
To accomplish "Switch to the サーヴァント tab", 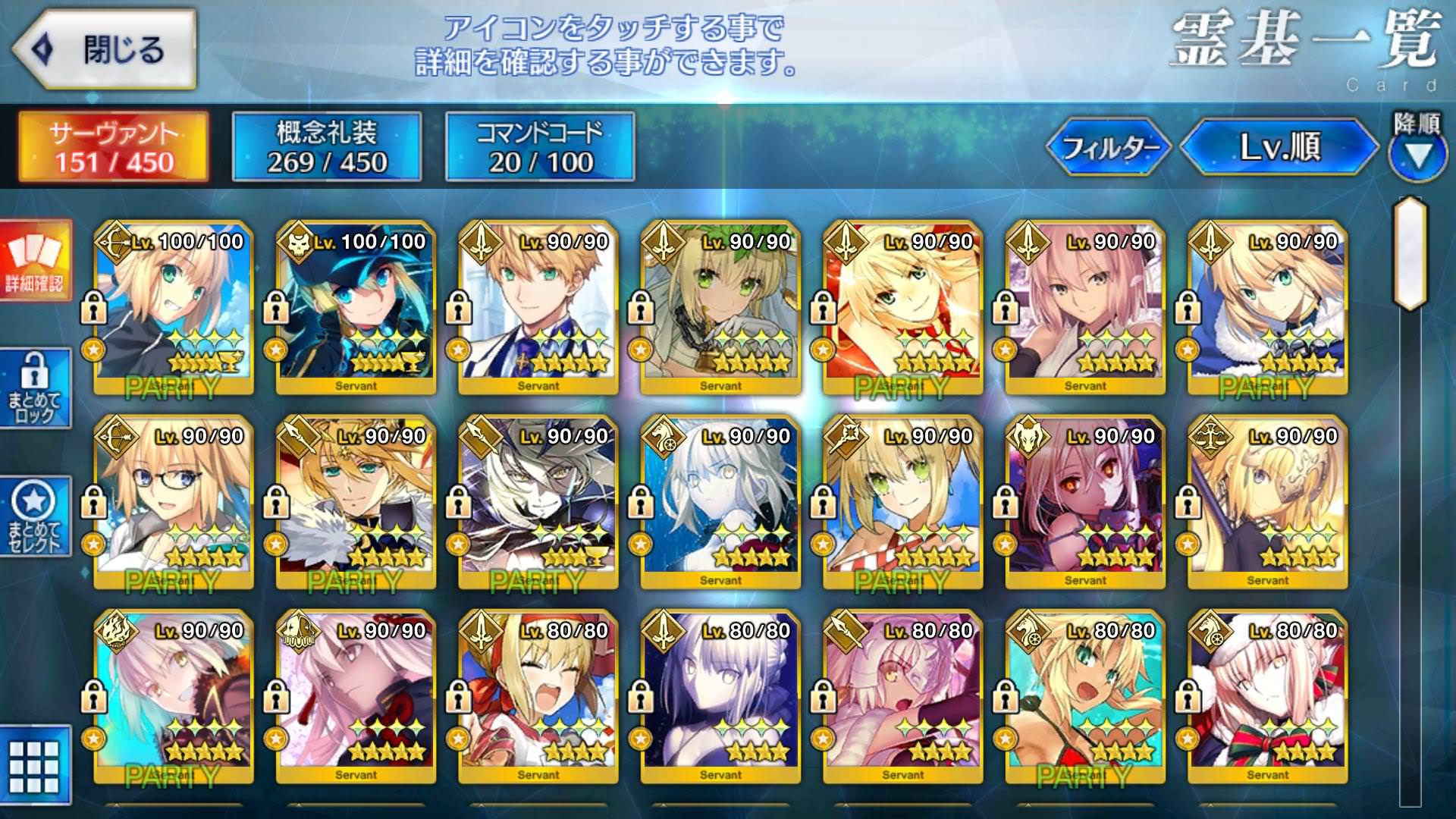I will point(114,147).
